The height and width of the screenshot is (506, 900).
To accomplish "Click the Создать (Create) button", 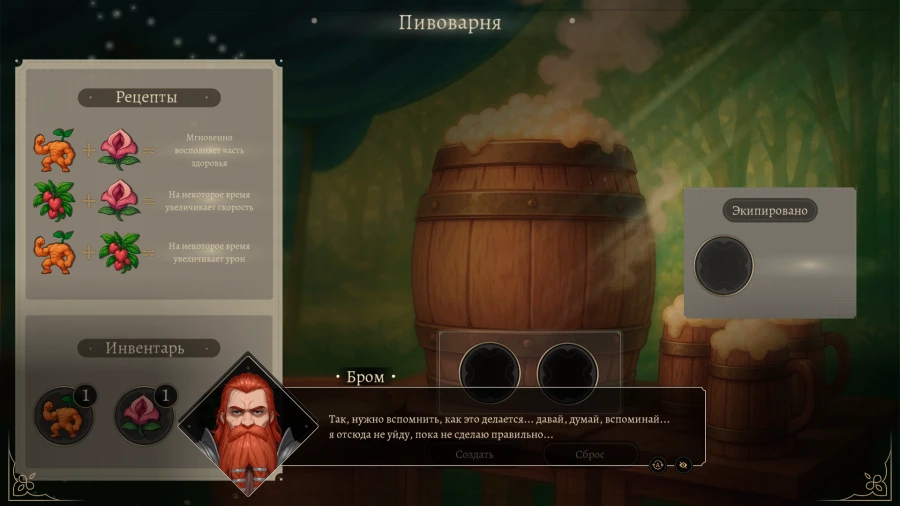I will point(475,454).
